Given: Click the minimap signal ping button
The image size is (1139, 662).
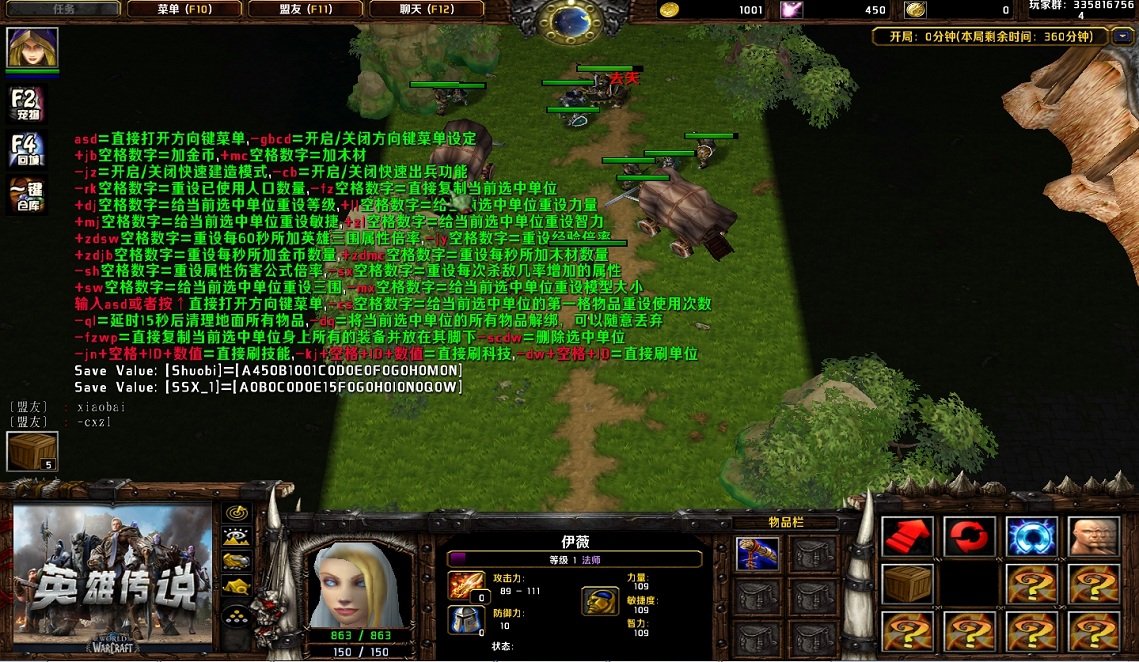Looking at the screenshot, I should click(x=236, y=511).
